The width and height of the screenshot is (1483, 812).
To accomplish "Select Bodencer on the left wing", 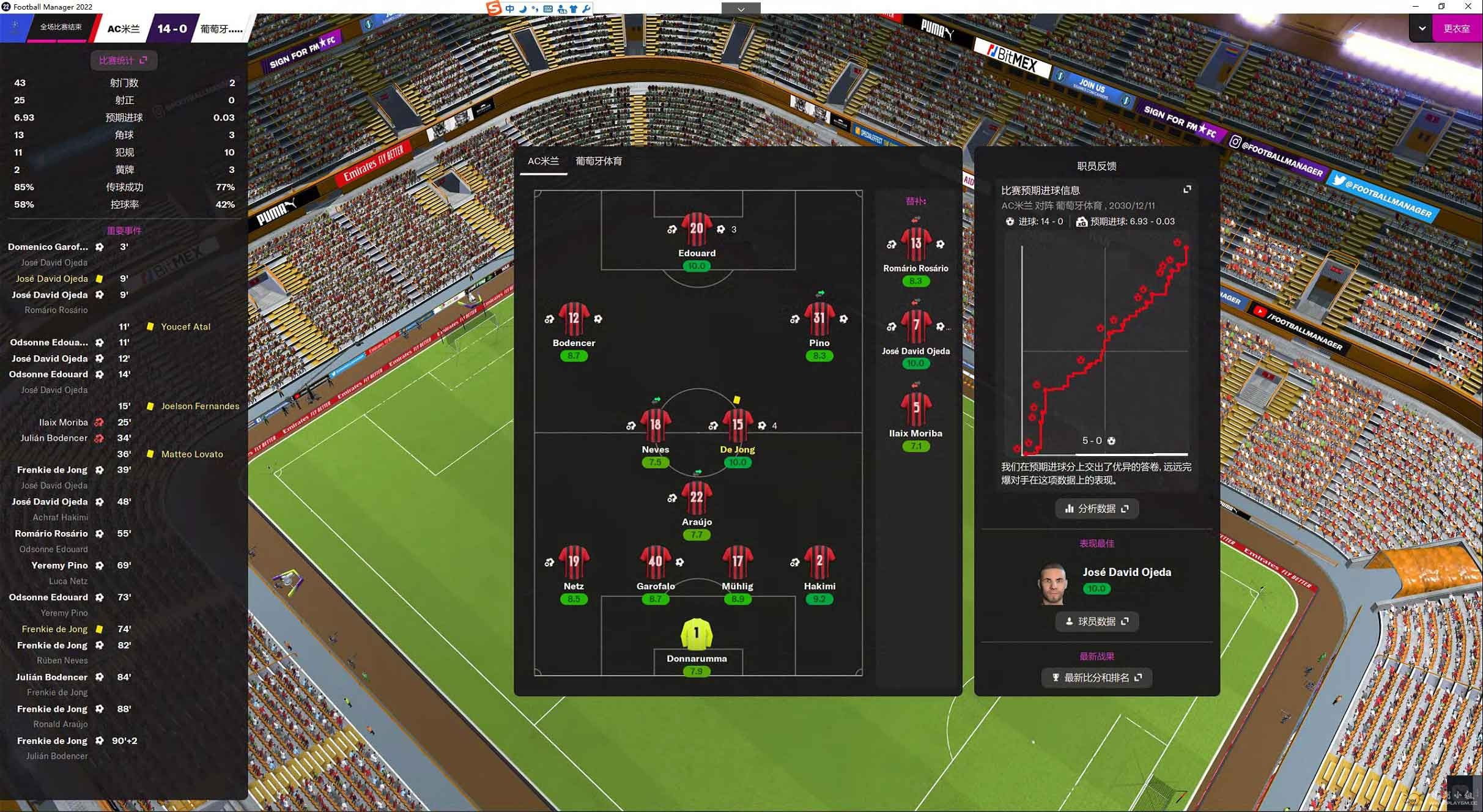I will [x=573, y=319].
